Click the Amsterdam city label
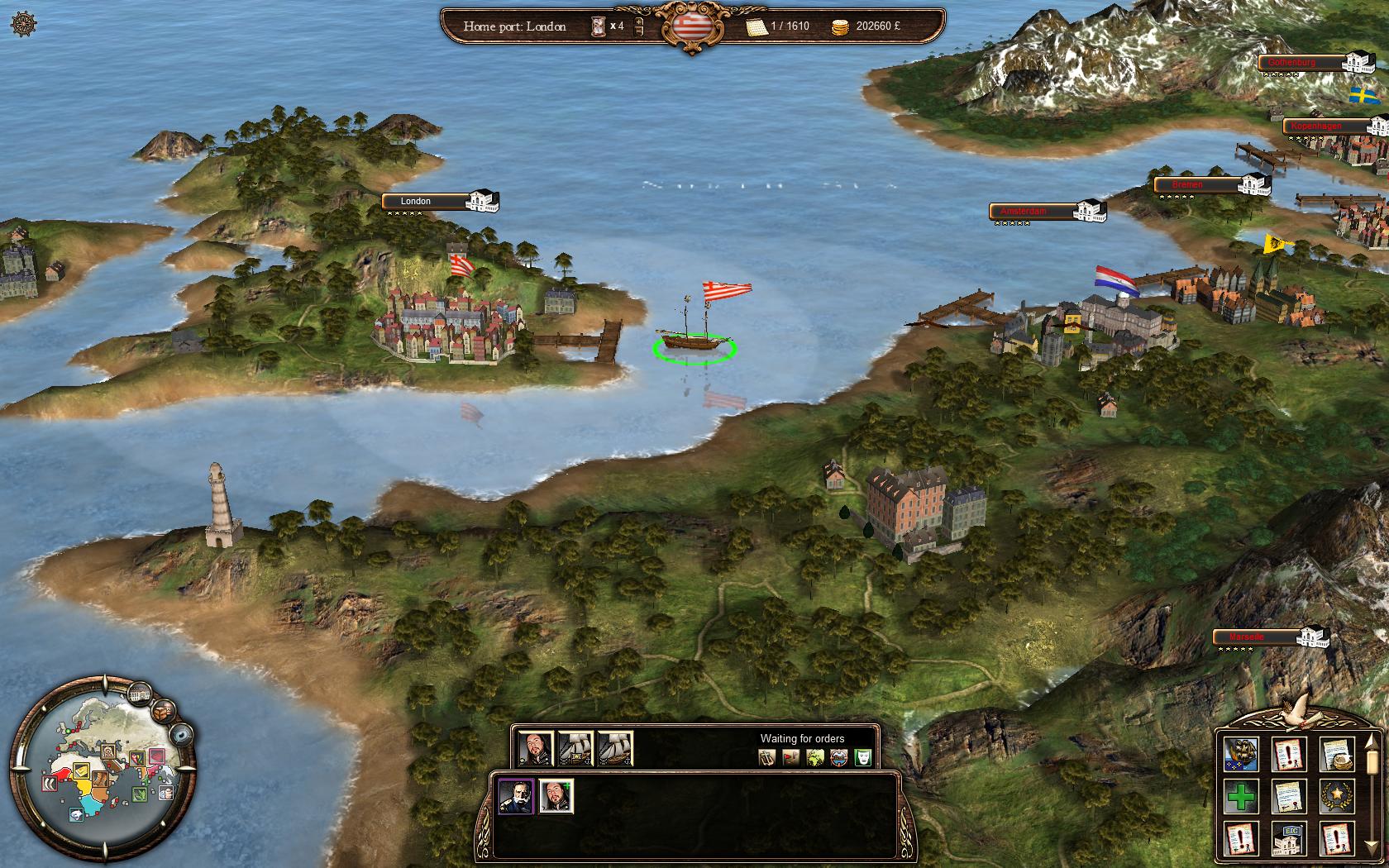Image resolution: width=1389 pixels, height=868 pixels. [1023, 211]
